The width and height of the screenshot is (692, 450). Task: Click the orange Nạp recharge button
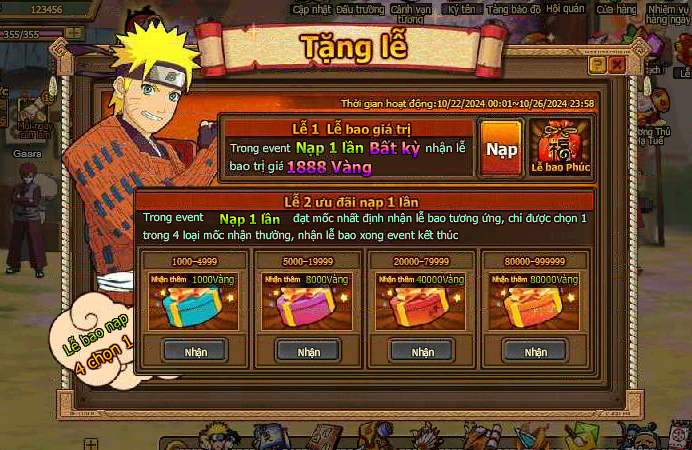tap(499, 148)
